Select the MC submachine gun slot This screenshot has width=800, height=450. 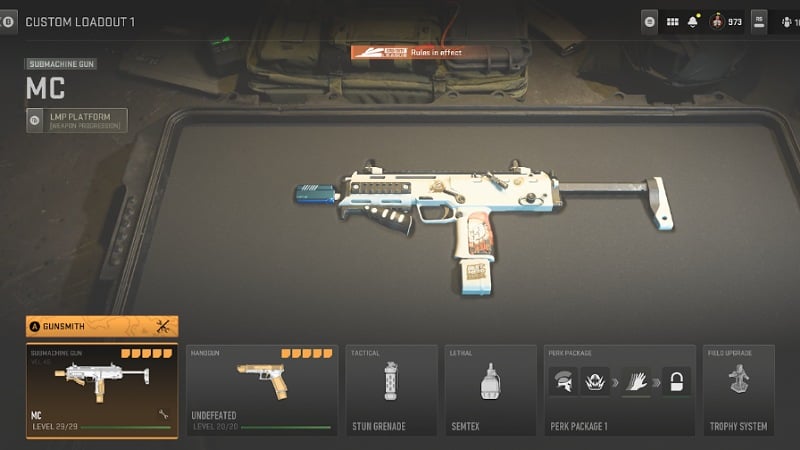pos(102,391)
